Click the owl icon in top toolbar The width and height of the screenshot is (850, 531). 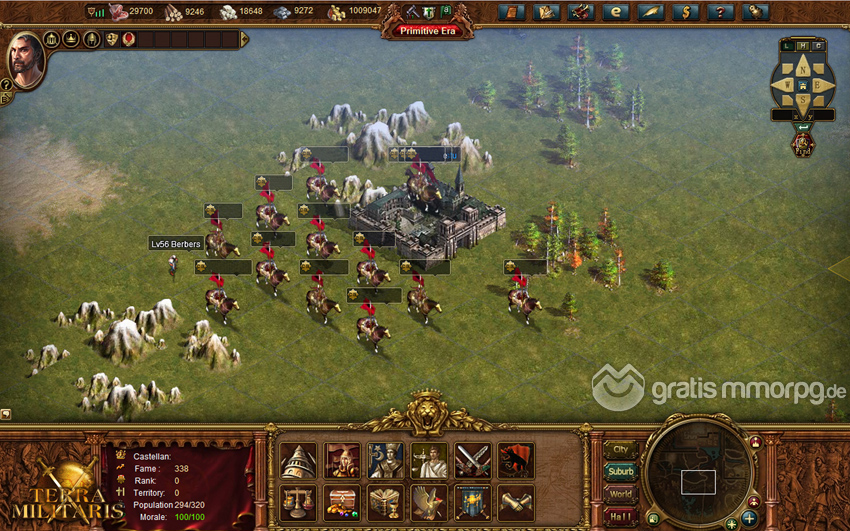755,12
